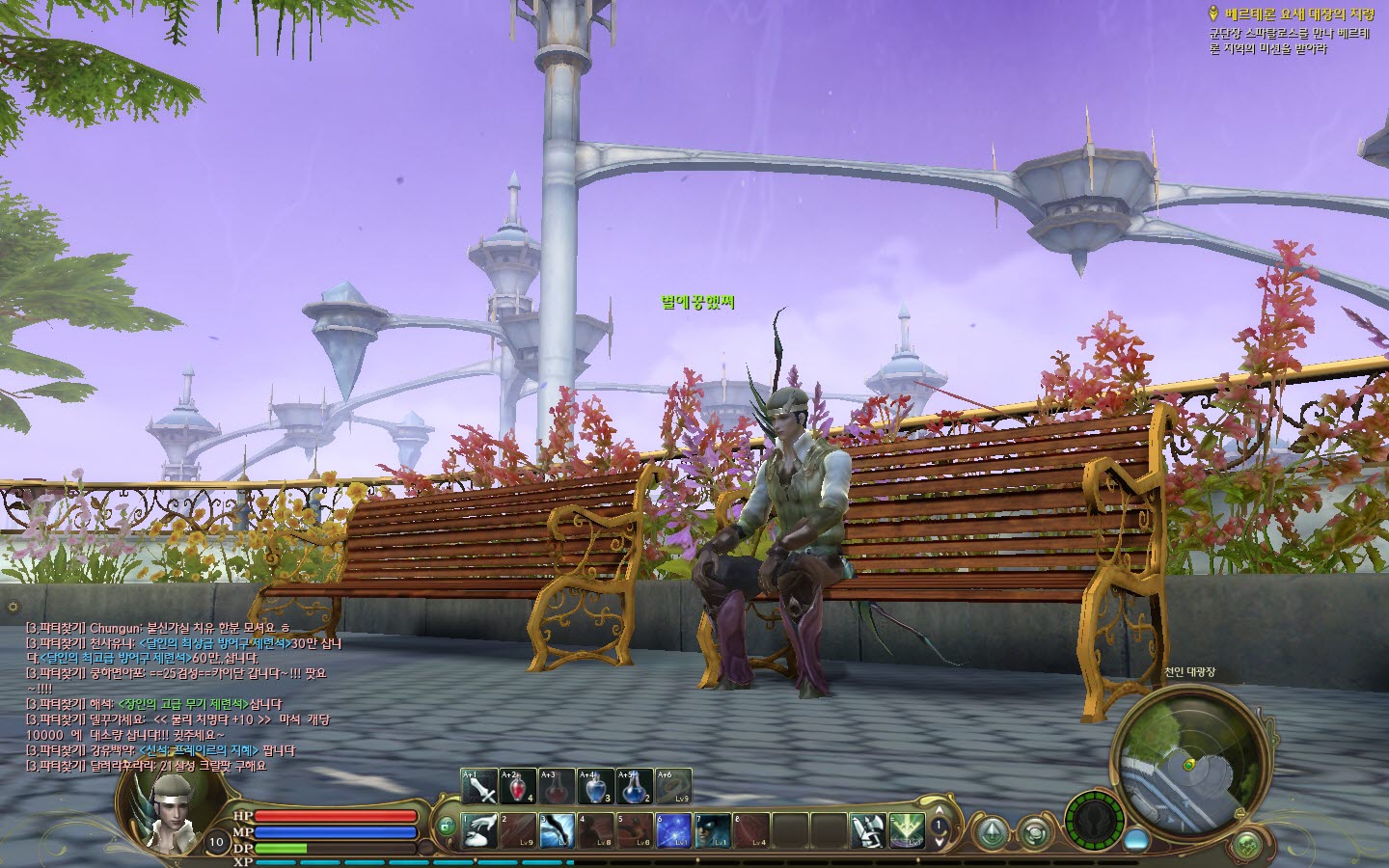
Task: Activate the blue kick skill in slot 3
Action: tap(558, 831)
